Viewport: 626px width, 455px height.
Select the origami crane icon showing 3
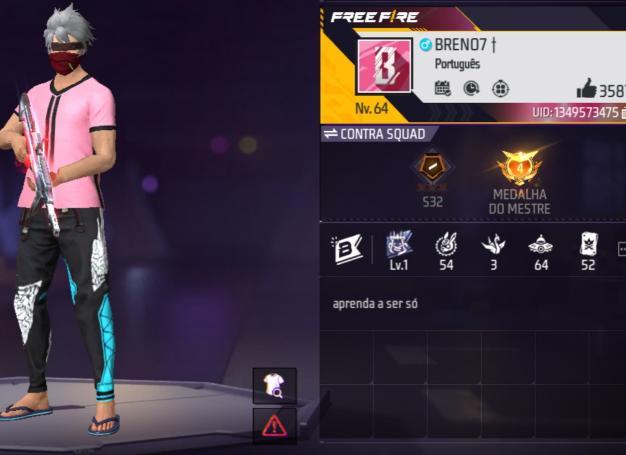[x=493, y=245]
